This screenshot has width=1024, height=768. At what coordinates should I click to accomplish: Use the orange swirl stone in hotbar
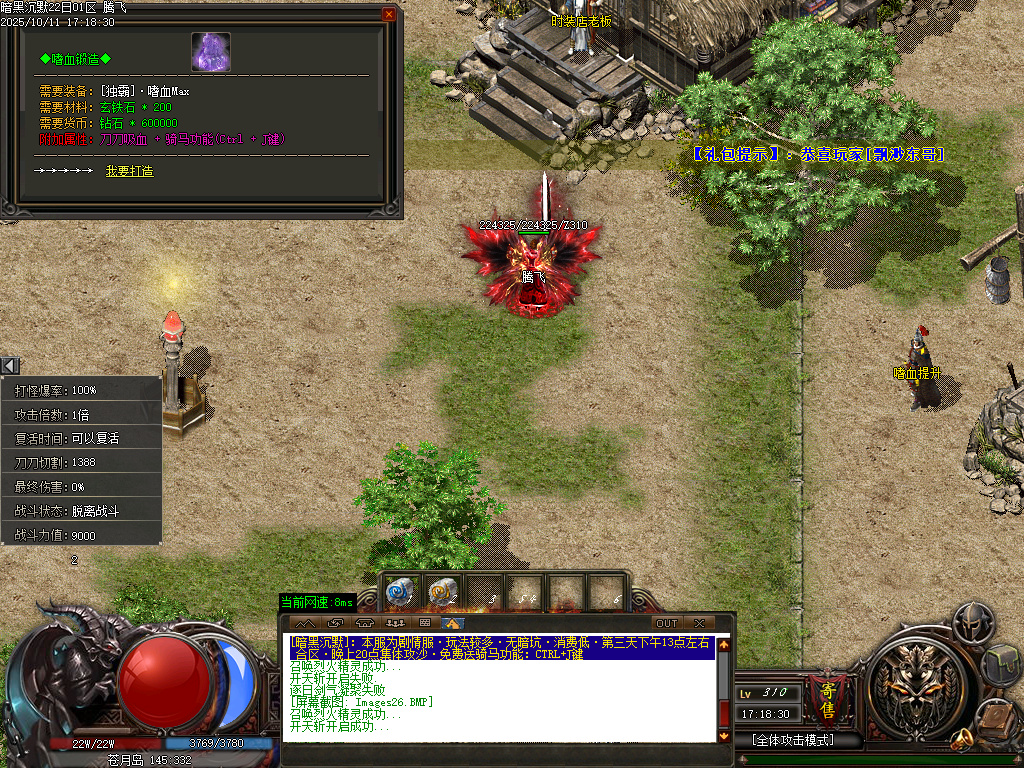click(x=442, y=592)
